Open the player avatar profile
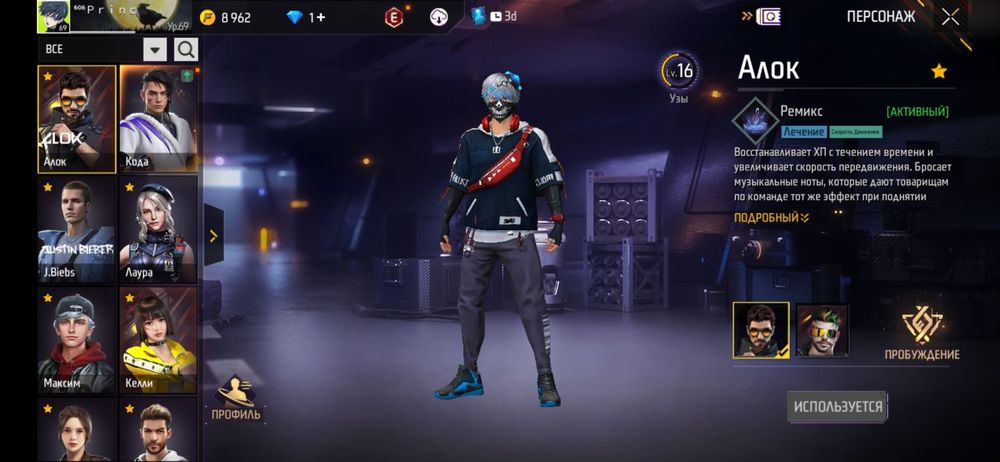1000x462 pixels. pyautogui.click(x=52, y=16)
